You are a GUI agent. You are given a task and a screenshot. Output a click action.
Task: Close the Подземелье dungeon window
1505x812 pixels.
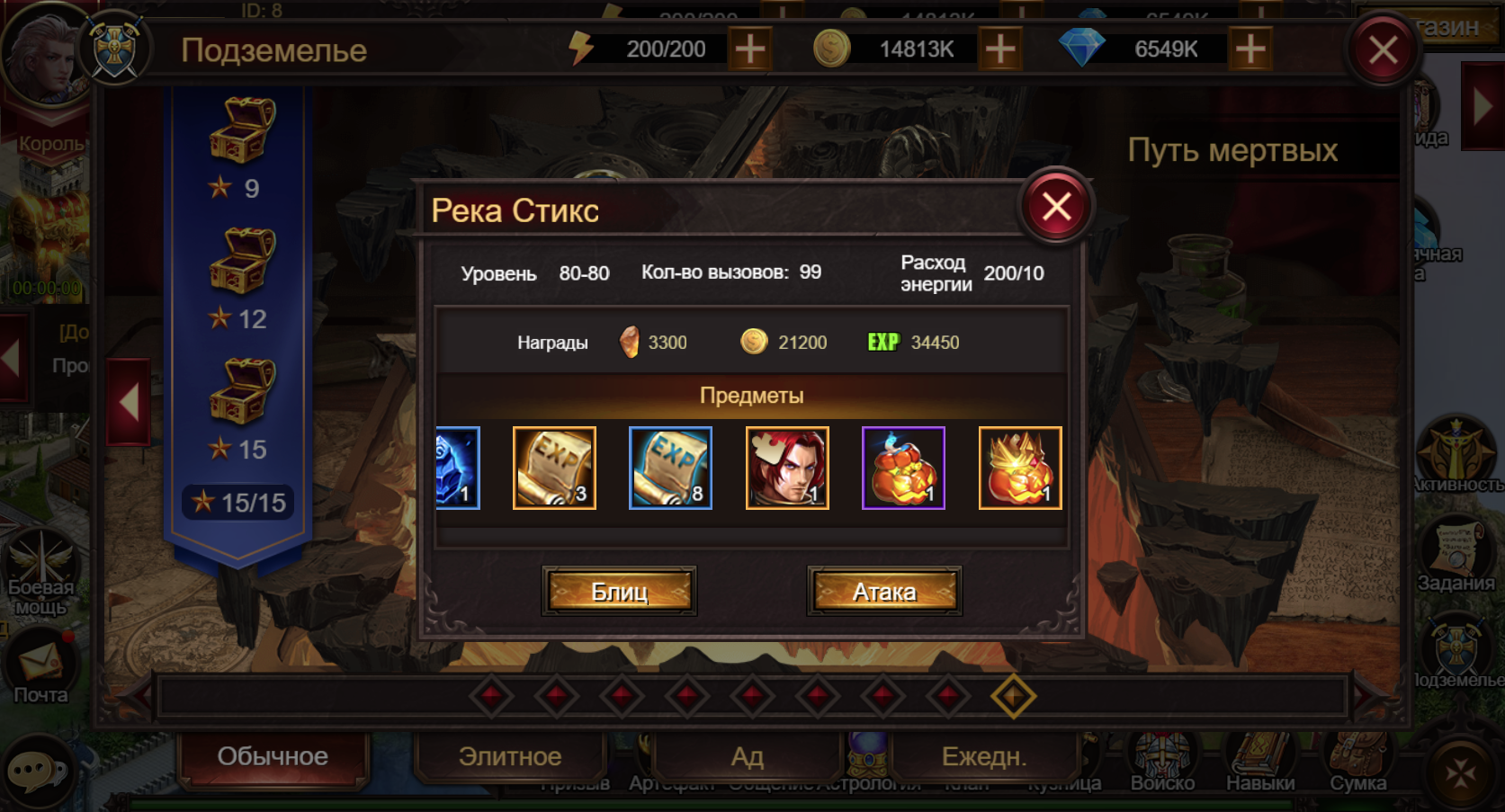point(1383,50)
